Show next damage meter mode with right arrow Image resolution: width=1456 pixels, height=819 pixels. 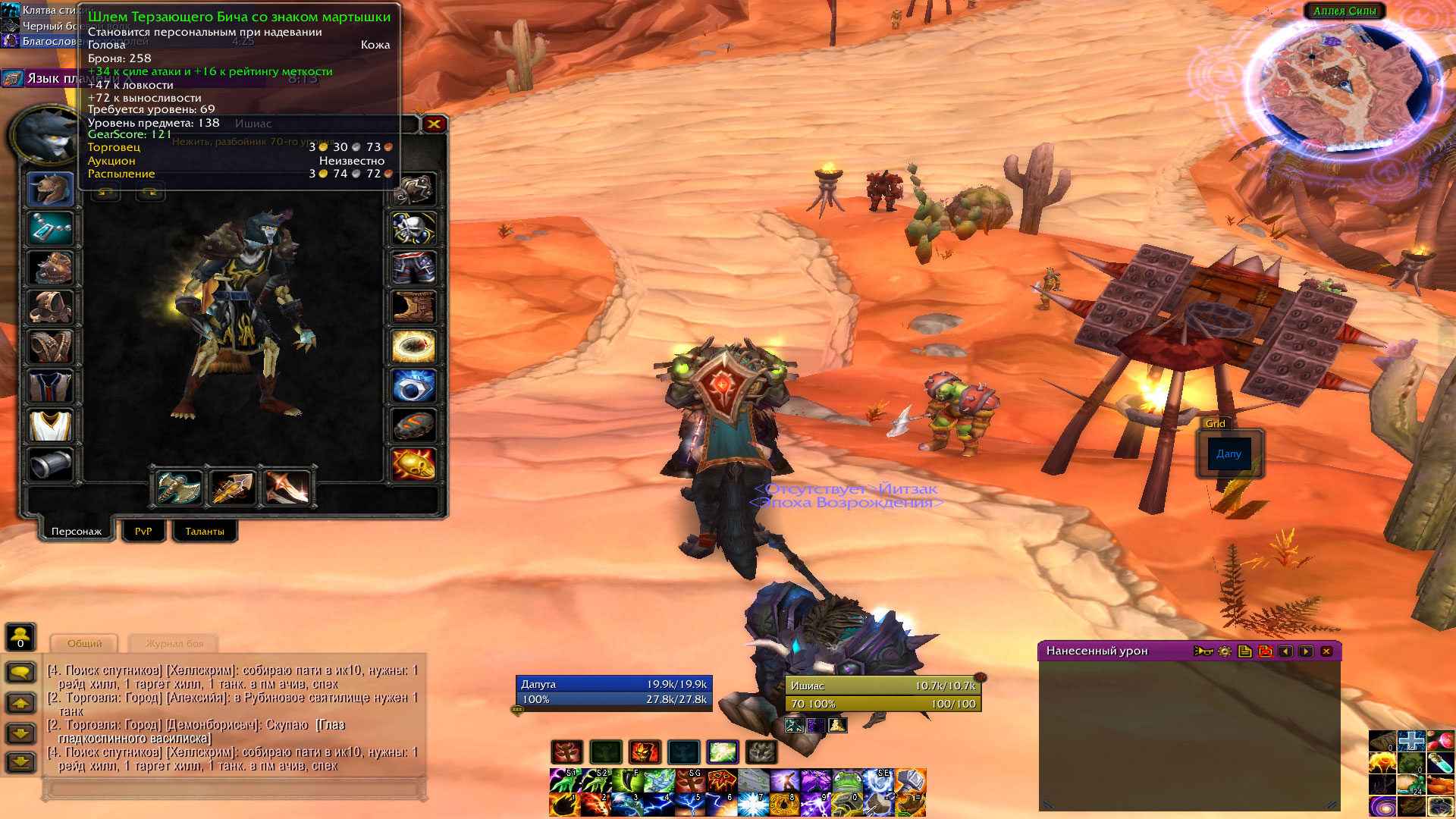[1306, 651]
